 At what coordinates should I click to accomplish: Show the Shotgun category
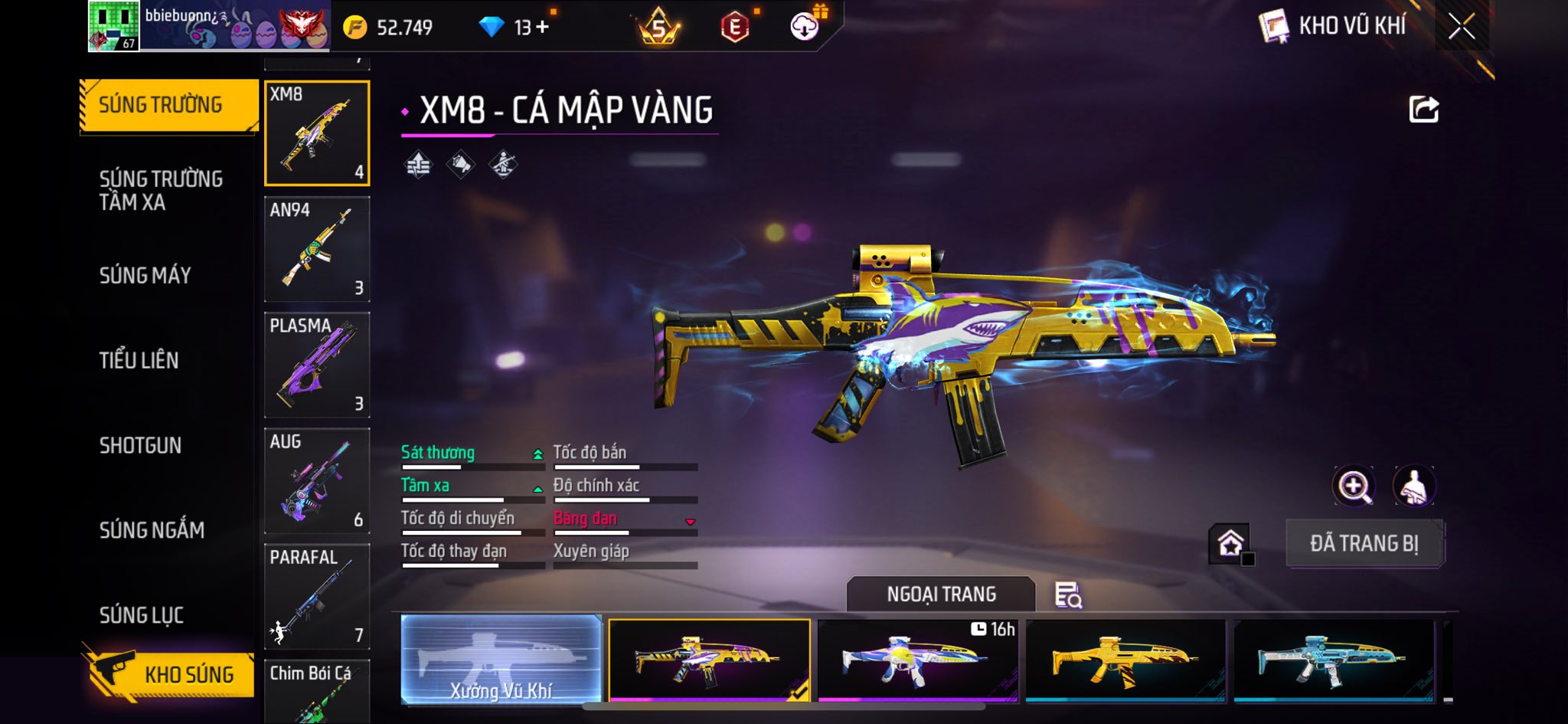pyautogui.click(x=140, y=446)
